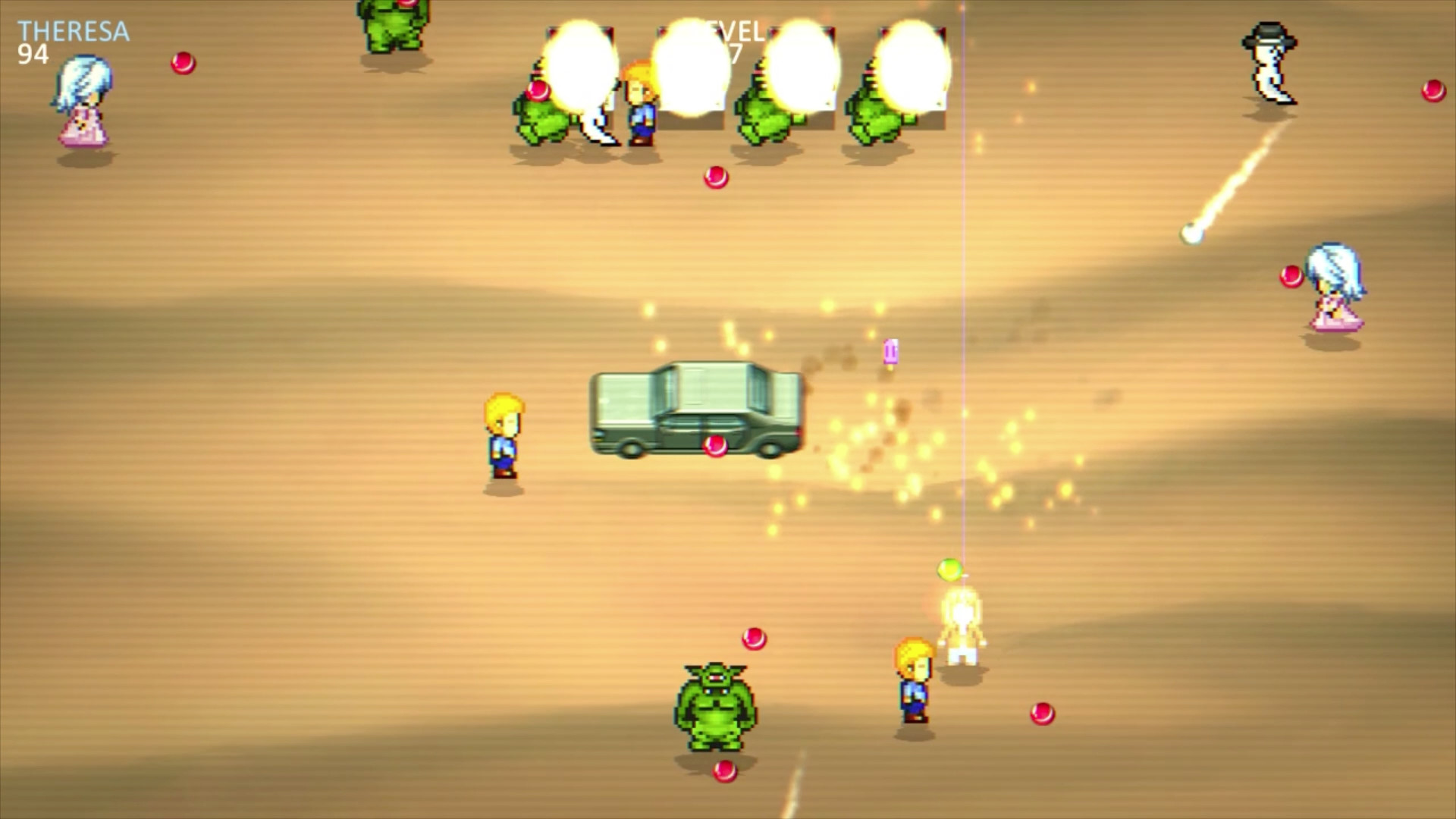Click the red gem on the car
This screenshot has height=819, width=1456.
click(714, 447)
